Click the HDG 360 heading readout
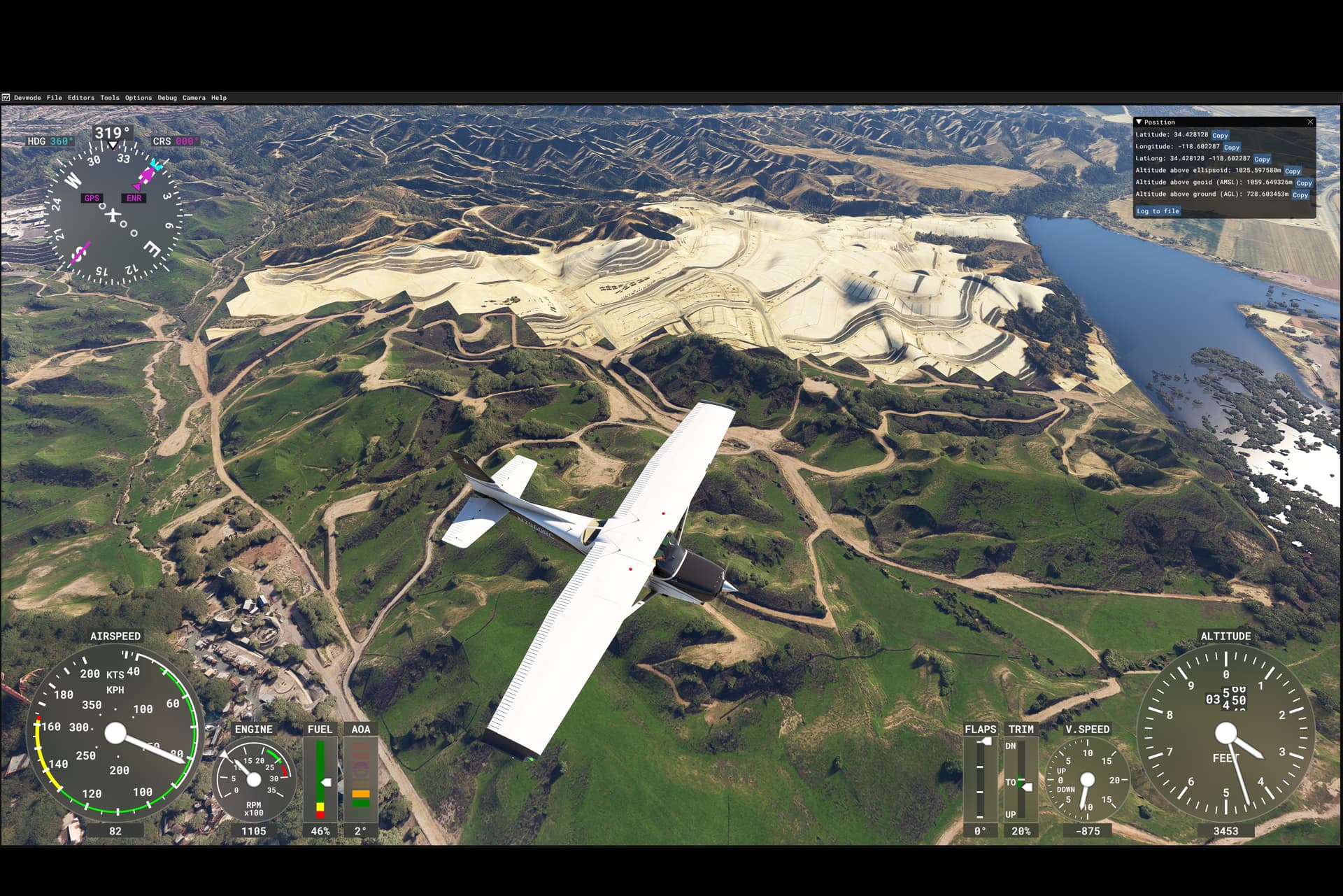Screen dimensions: 1343x896 (x=49, y=142)
